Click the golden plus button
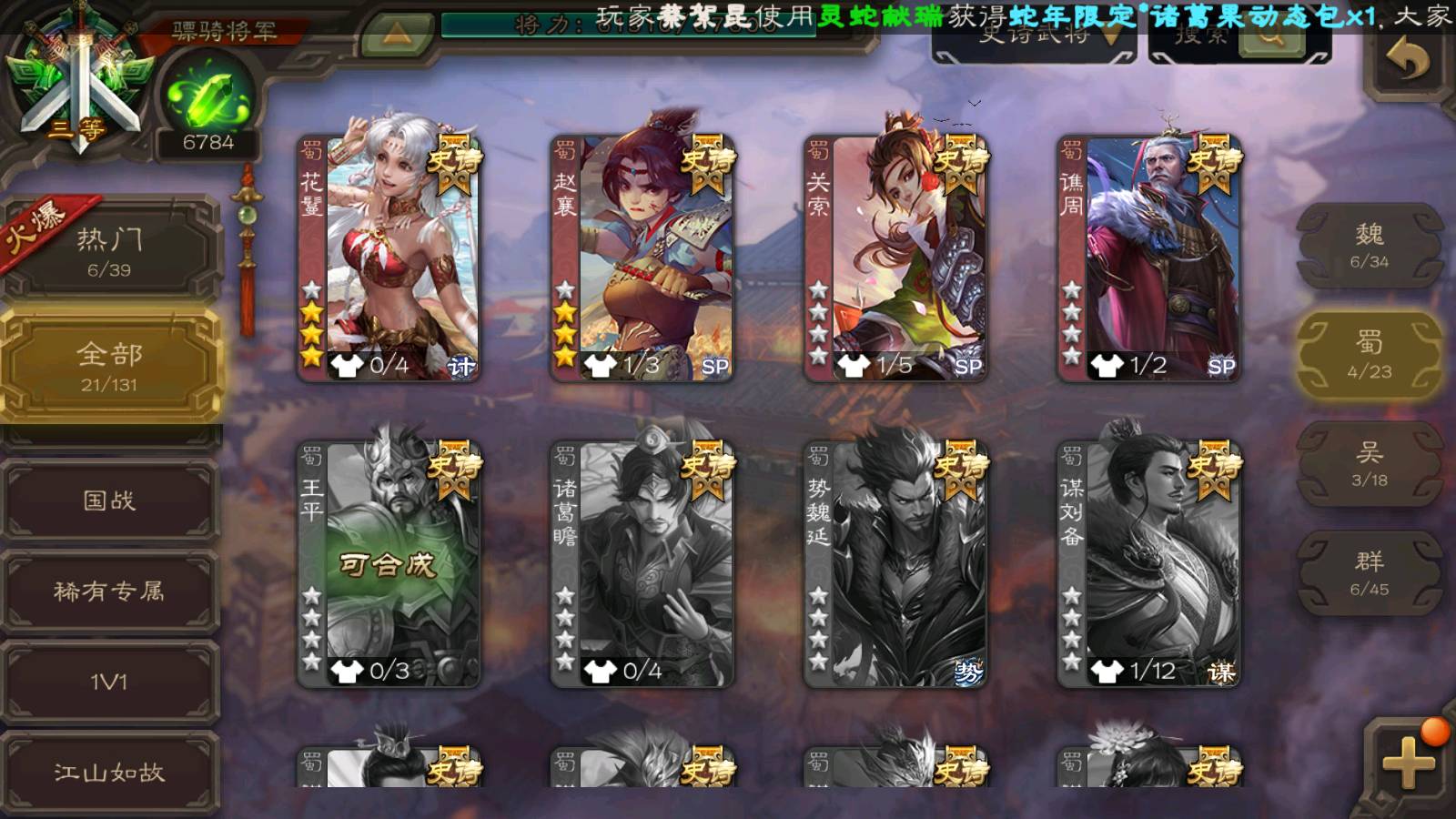 pyautogui.click(x=1407, y=763)
